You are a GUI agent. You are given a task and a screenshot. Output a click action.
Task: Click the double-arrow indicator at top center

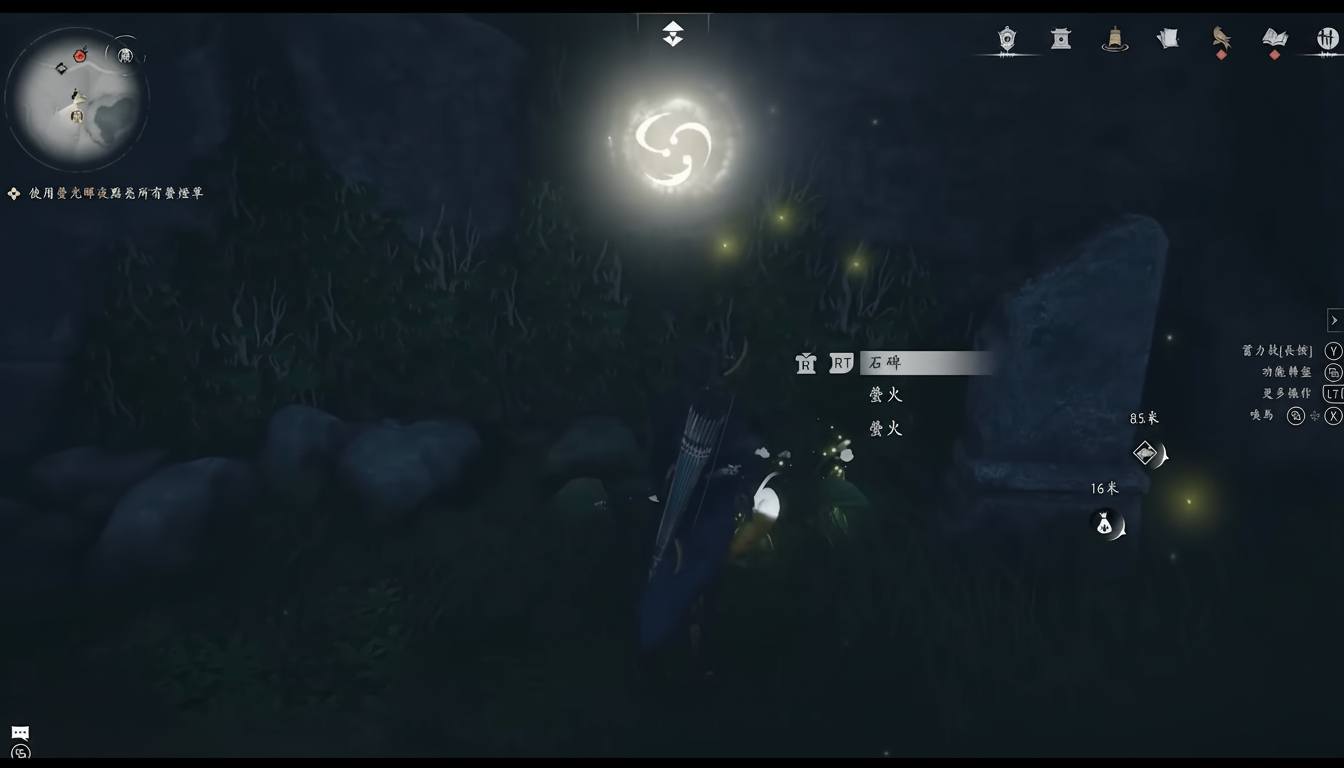point(672,33)
